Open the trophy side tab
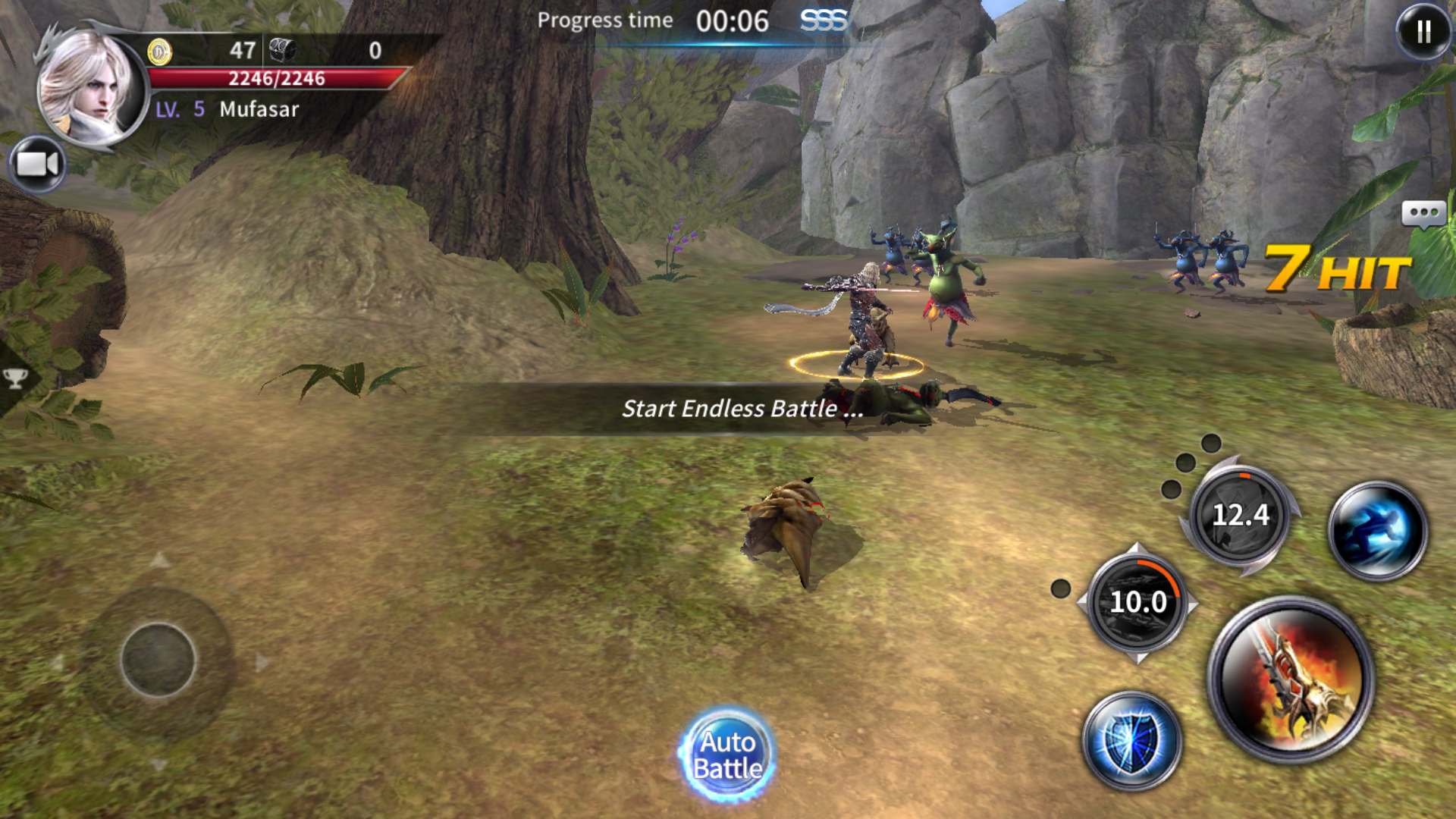This screenshot has height=819, width=1456. point(15,378)
